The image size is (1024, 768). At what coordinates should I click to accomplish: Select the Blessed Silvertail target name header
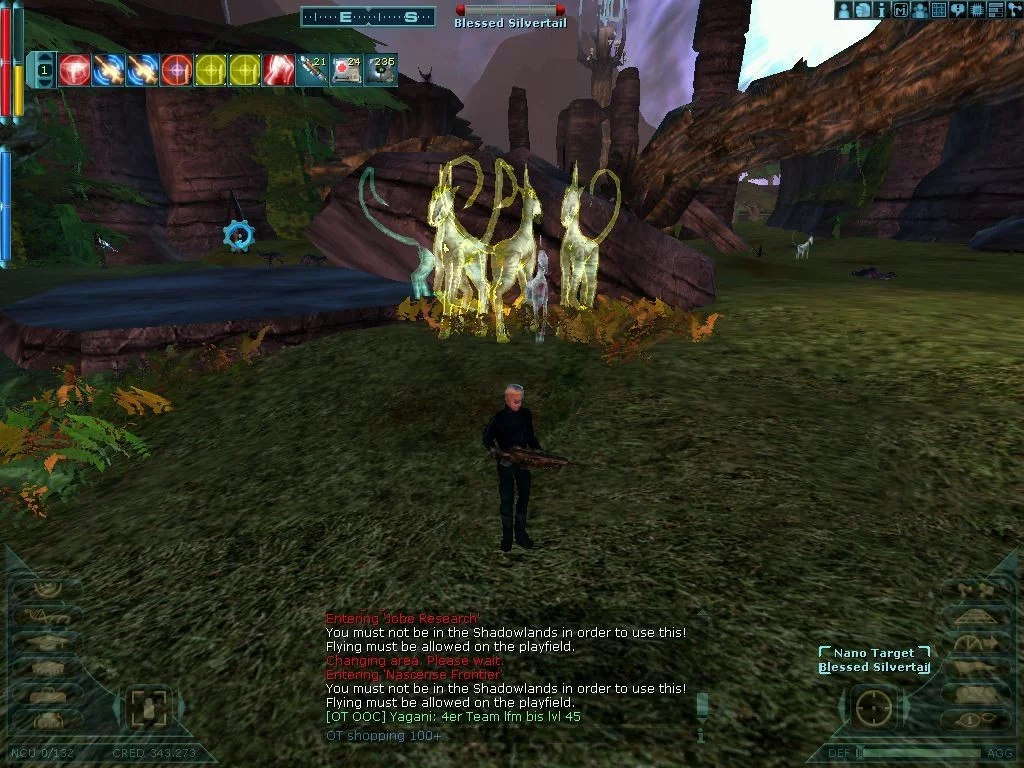tap(510, 23)
